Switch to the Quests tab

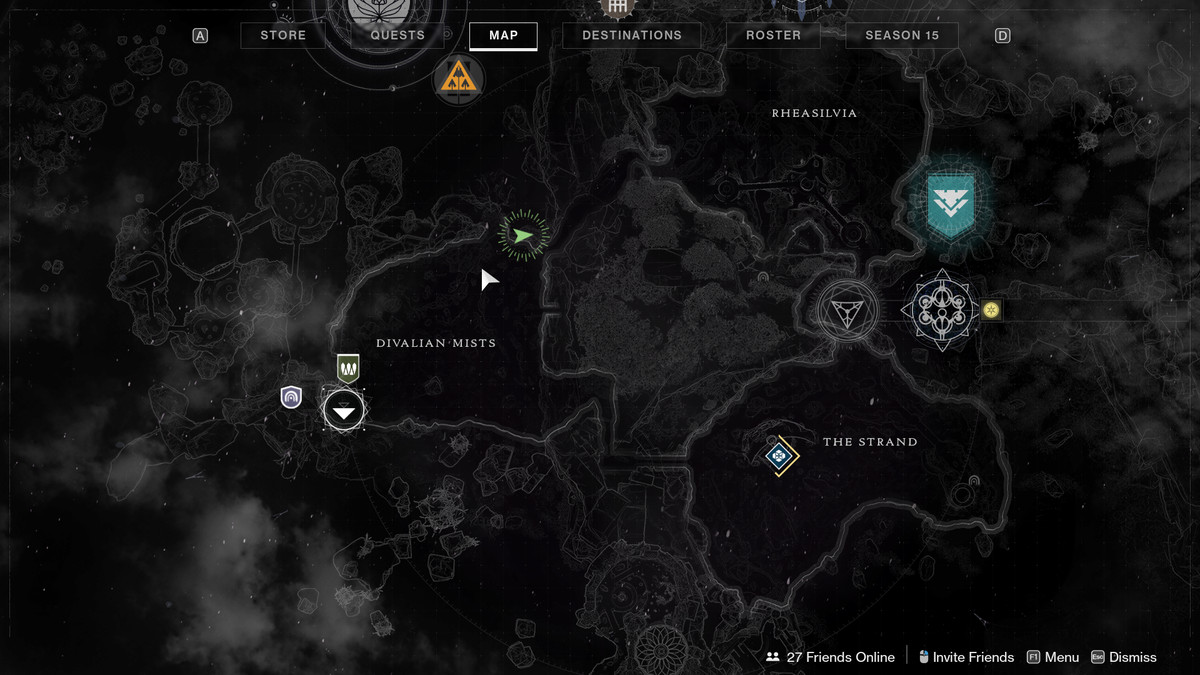[x=397, y=36]
